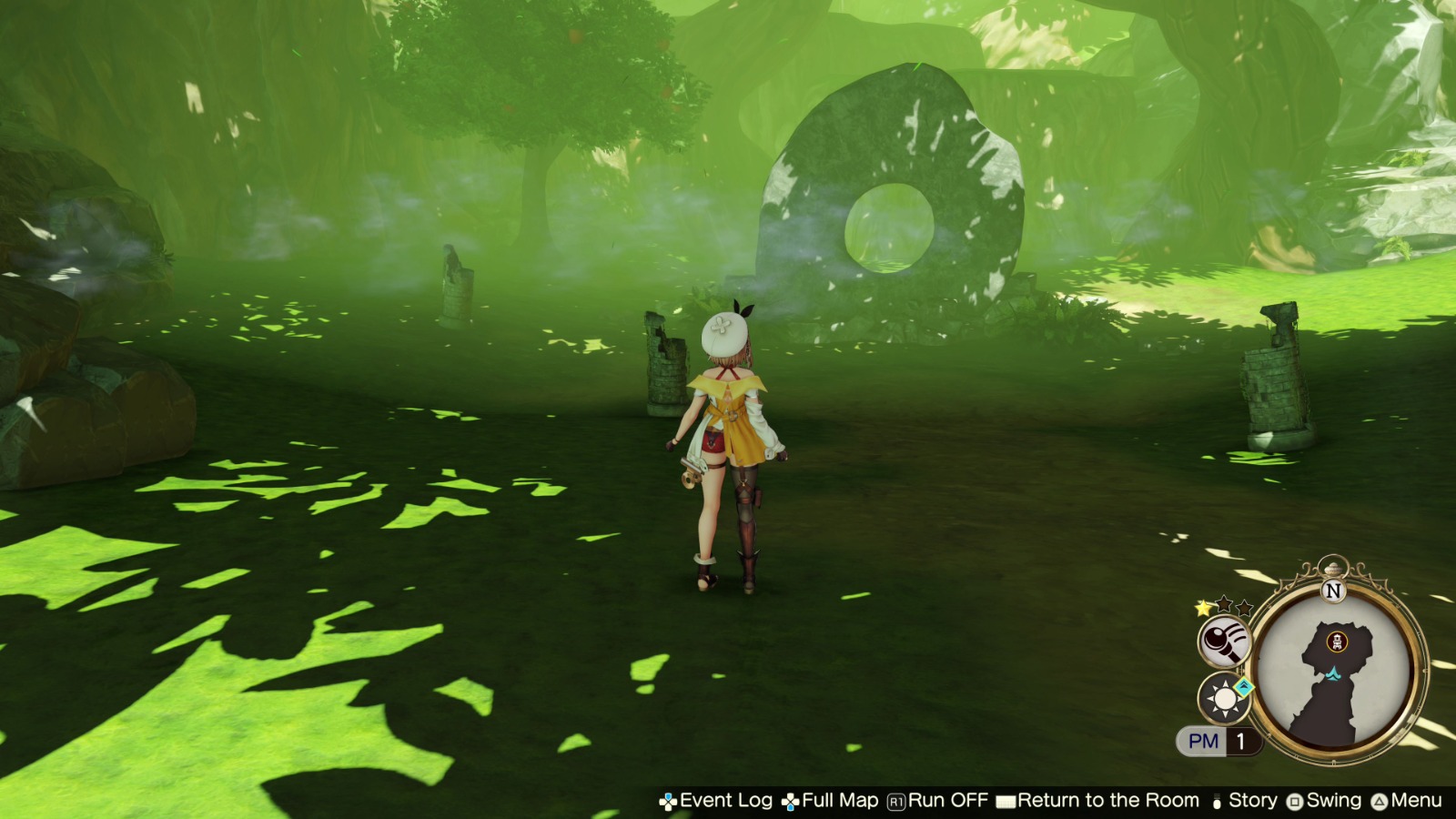
Task: Select the tower landmark icon inside the minimap
Action: coord(1338,641)
